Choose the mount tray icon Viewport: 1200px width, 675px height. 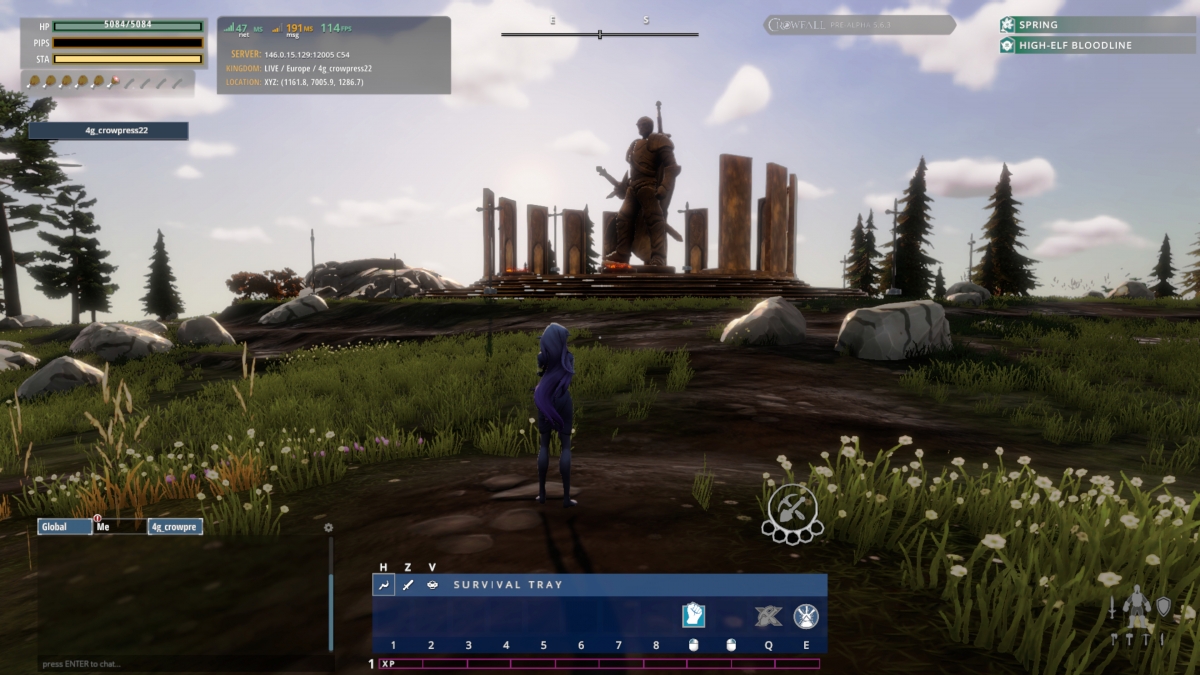pos(432,585)
